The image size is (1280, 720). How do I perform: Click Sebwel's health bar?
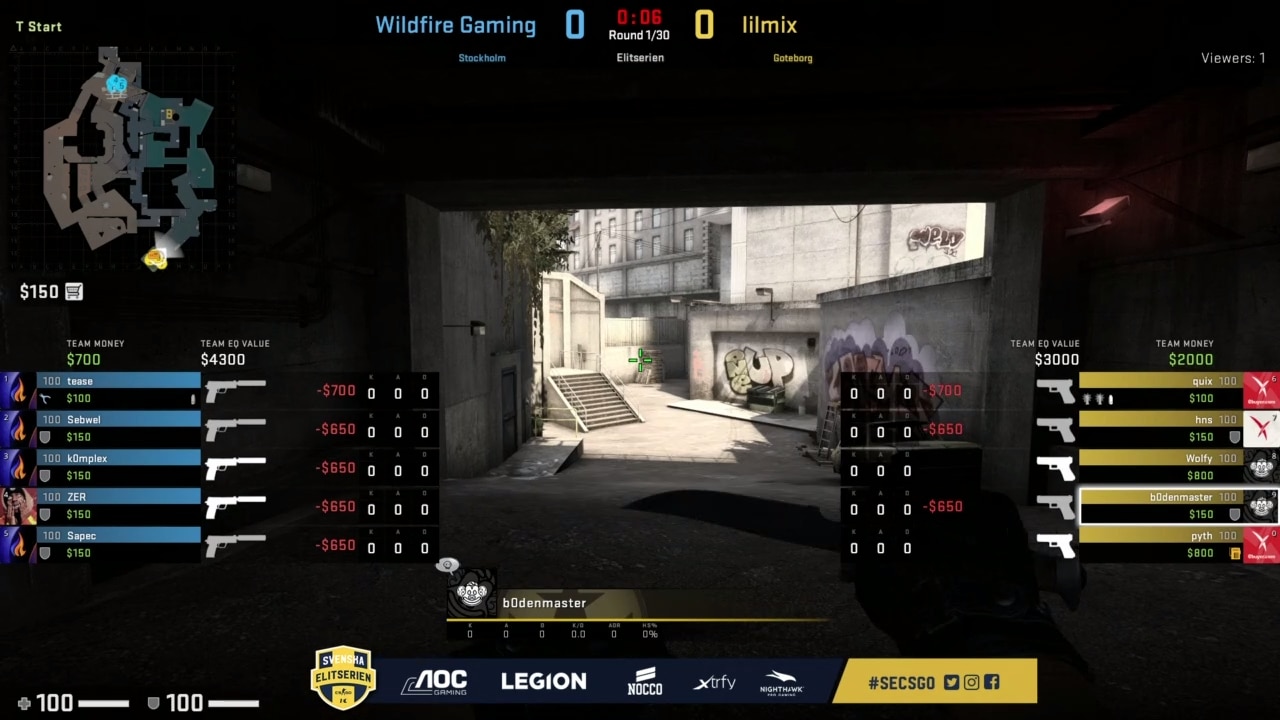pos(118,419)
